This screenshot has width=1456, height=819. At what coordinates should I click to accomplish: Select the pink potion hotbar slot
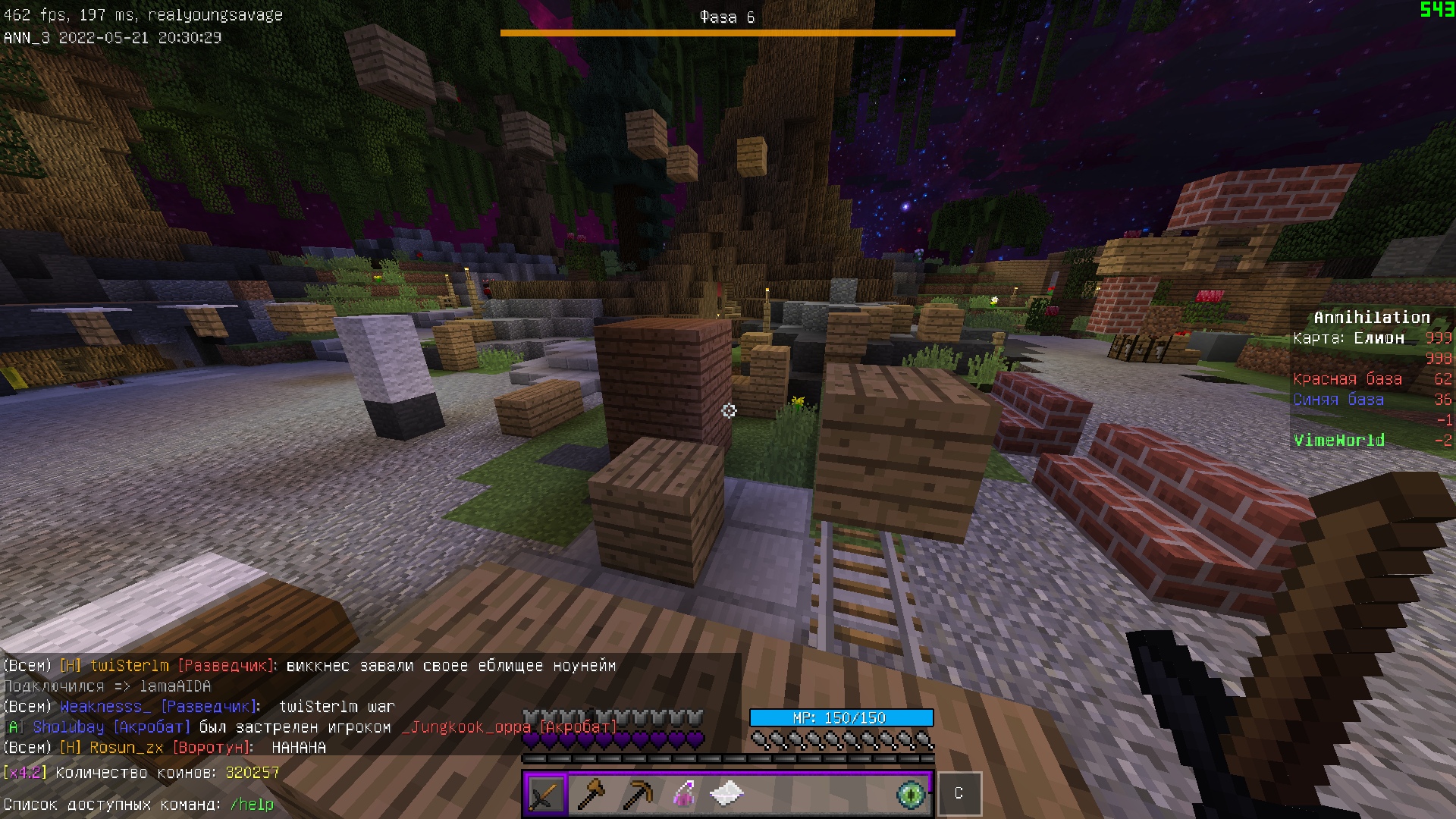click(x=683, y=794)
